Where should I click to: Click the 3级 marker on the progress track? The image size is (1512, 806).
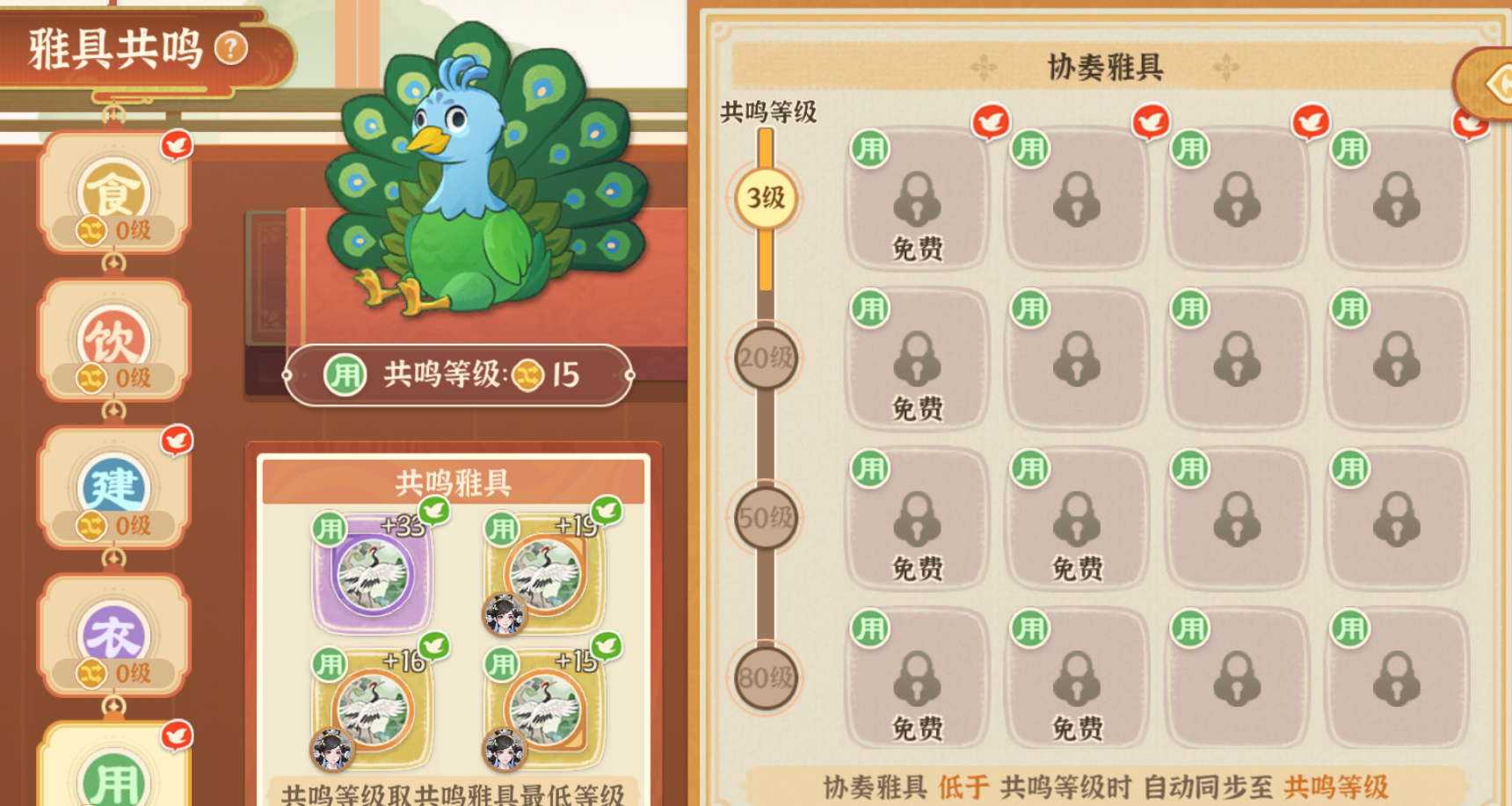pos(764,200)
